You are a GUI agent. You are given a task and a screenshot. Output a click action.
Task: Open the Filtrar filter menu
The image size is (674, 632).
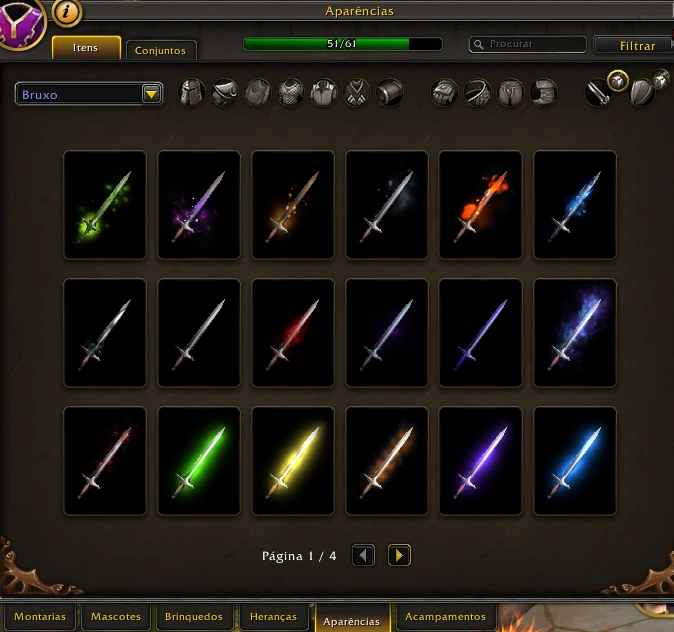point(632,46)
